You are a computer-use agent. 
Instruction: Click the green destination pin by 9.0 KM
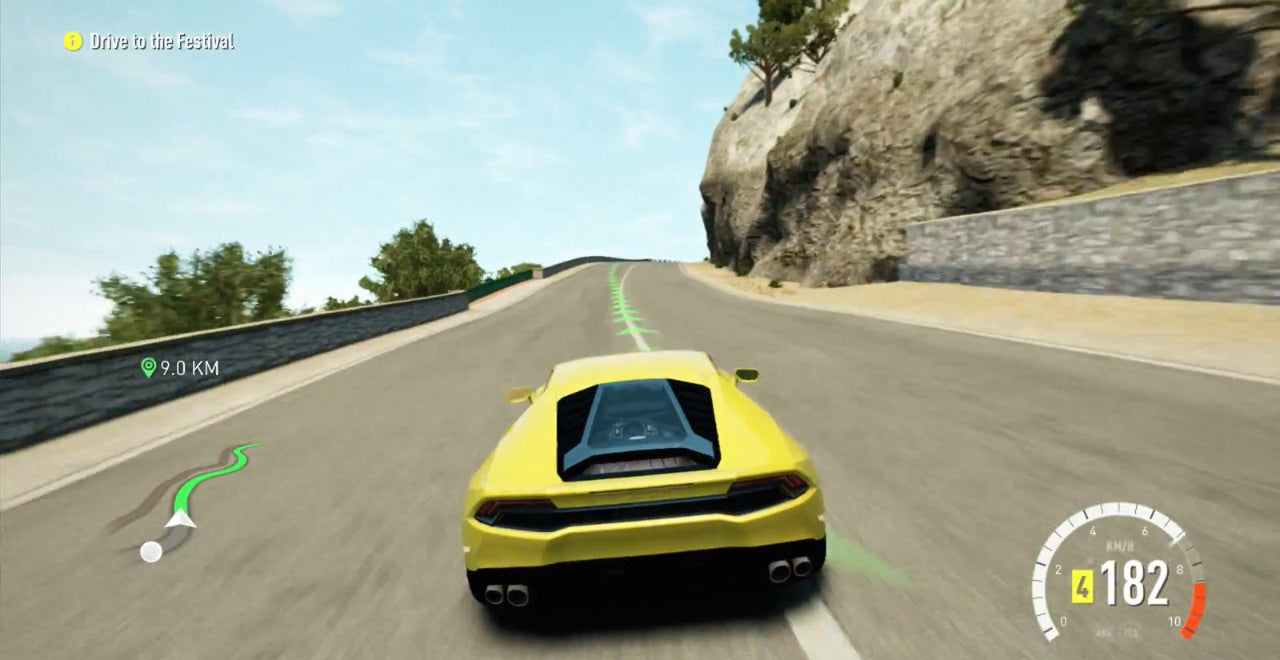click(148, 368)
